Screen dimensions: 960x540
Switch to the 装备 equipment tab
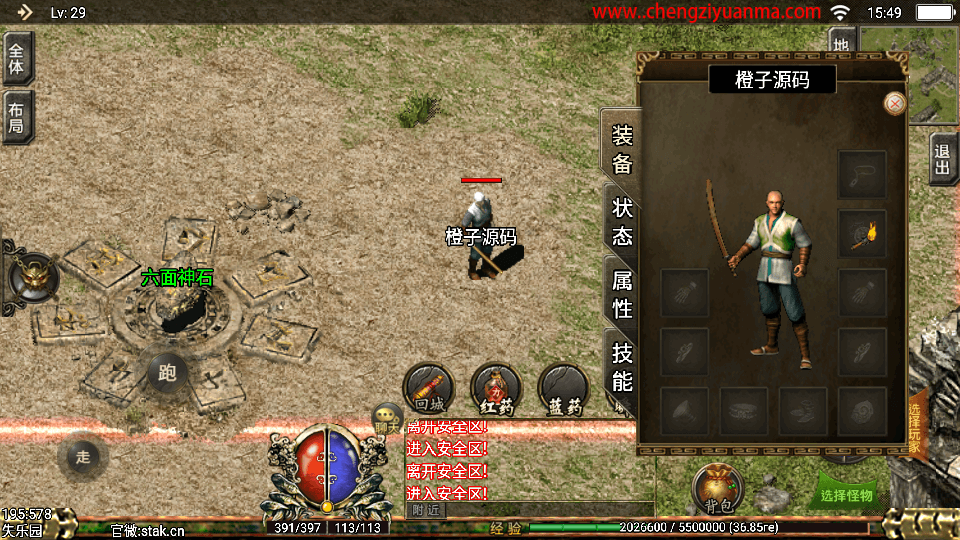click(622, 149)
